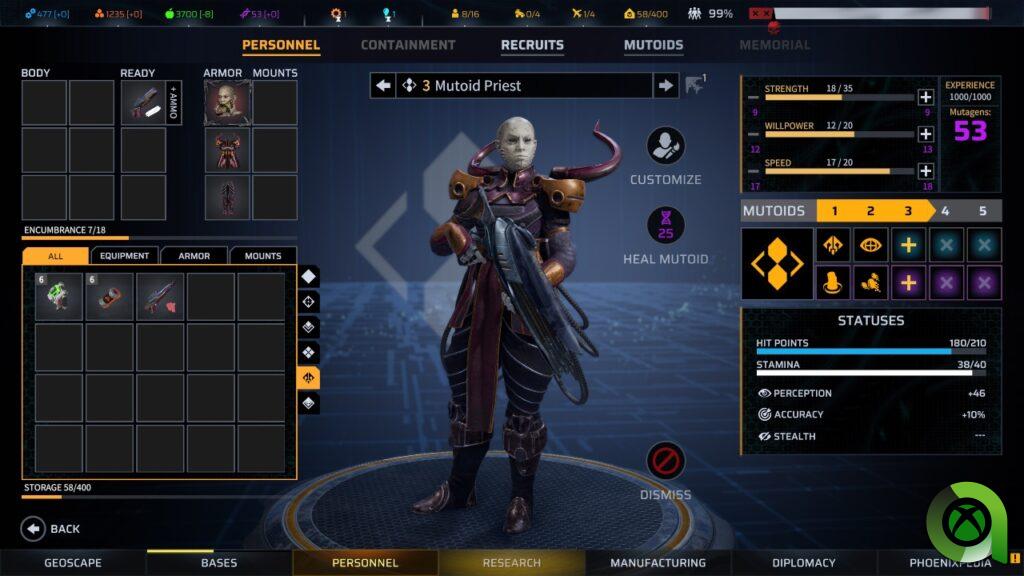Go back using the Back button
Screen dimensions: 1024x576
pyautogui.click(x=51, y=529)
